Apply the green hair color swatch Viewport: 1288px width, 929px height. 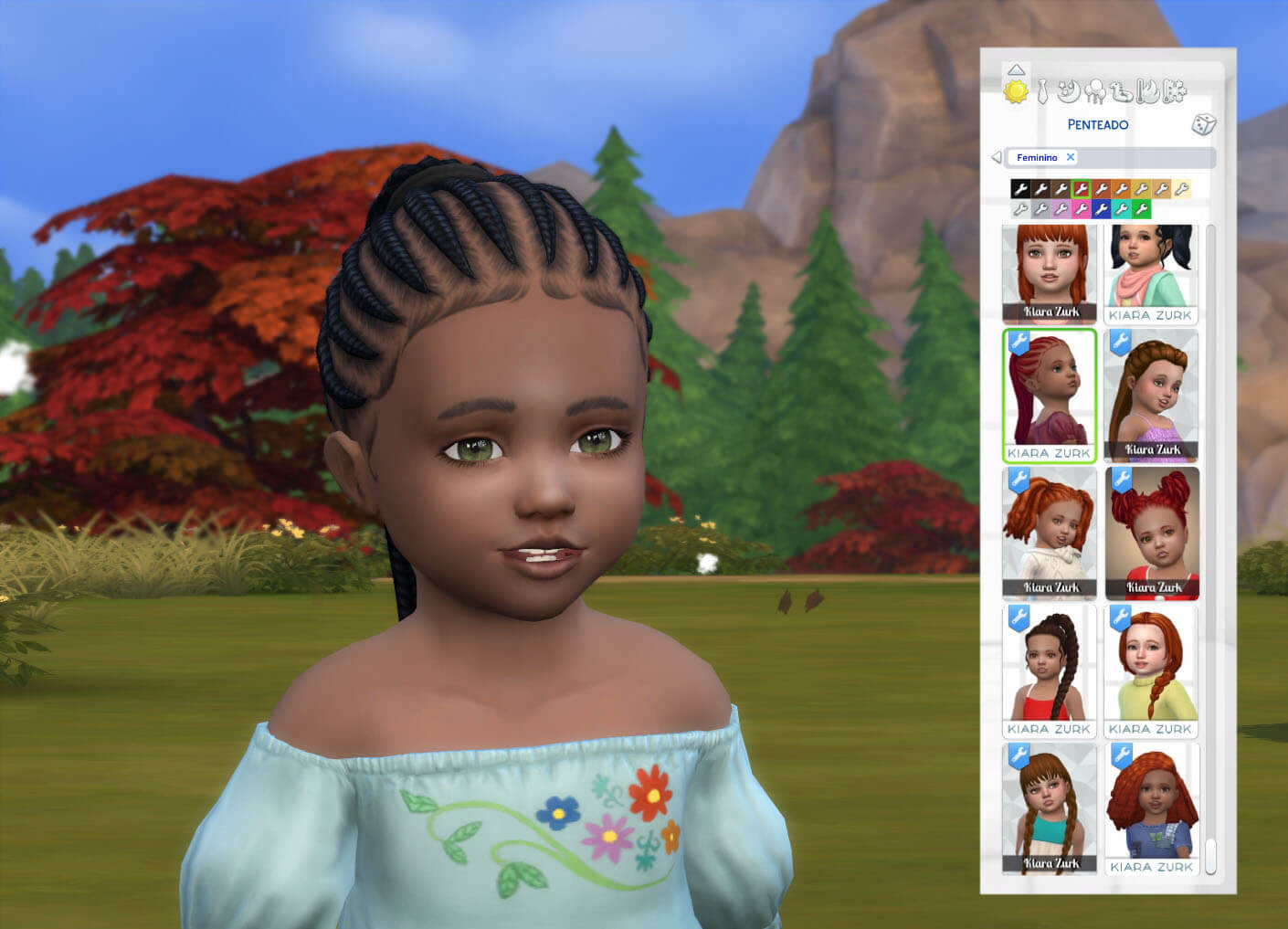click(1141, 209)
